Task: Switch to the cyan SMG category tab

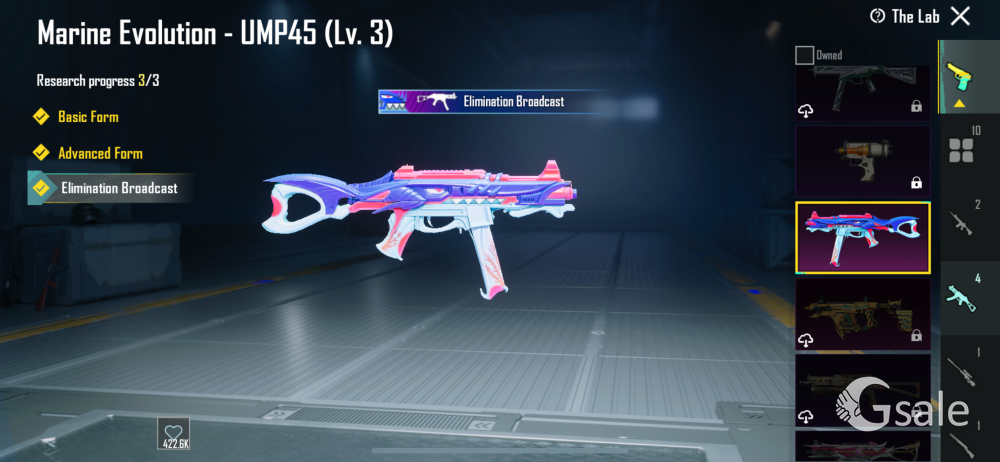Action: click(x=962, y=296)
